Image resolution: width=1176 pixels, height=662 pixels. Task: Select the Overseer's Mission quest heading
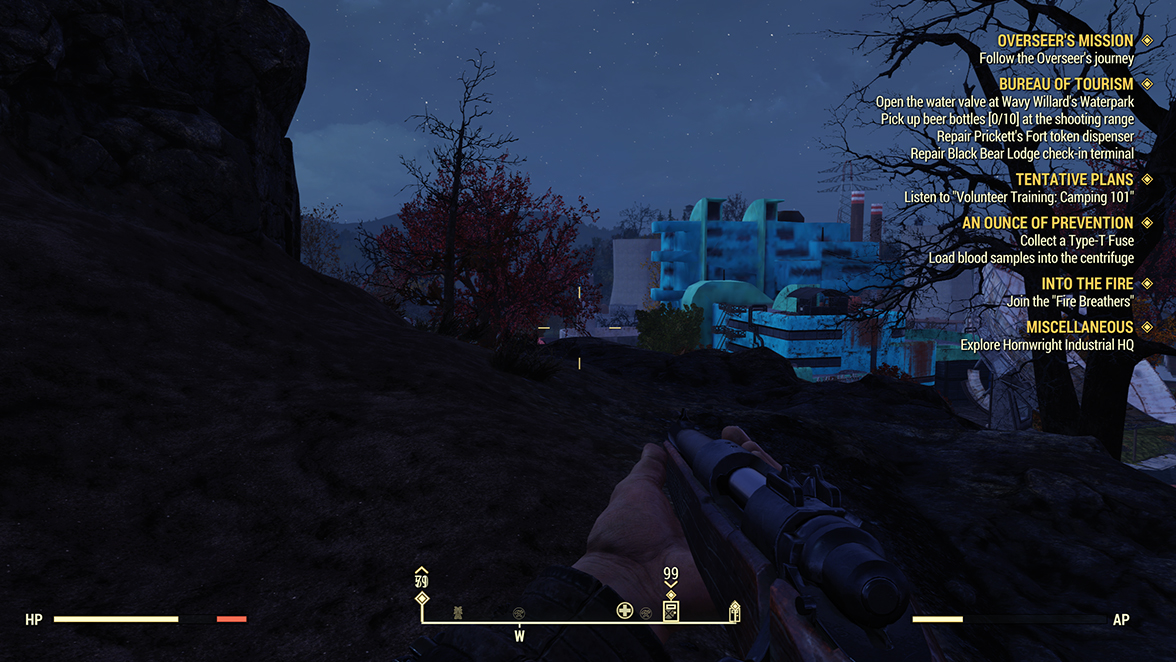pyautogui.click(x=1065, y=41)
